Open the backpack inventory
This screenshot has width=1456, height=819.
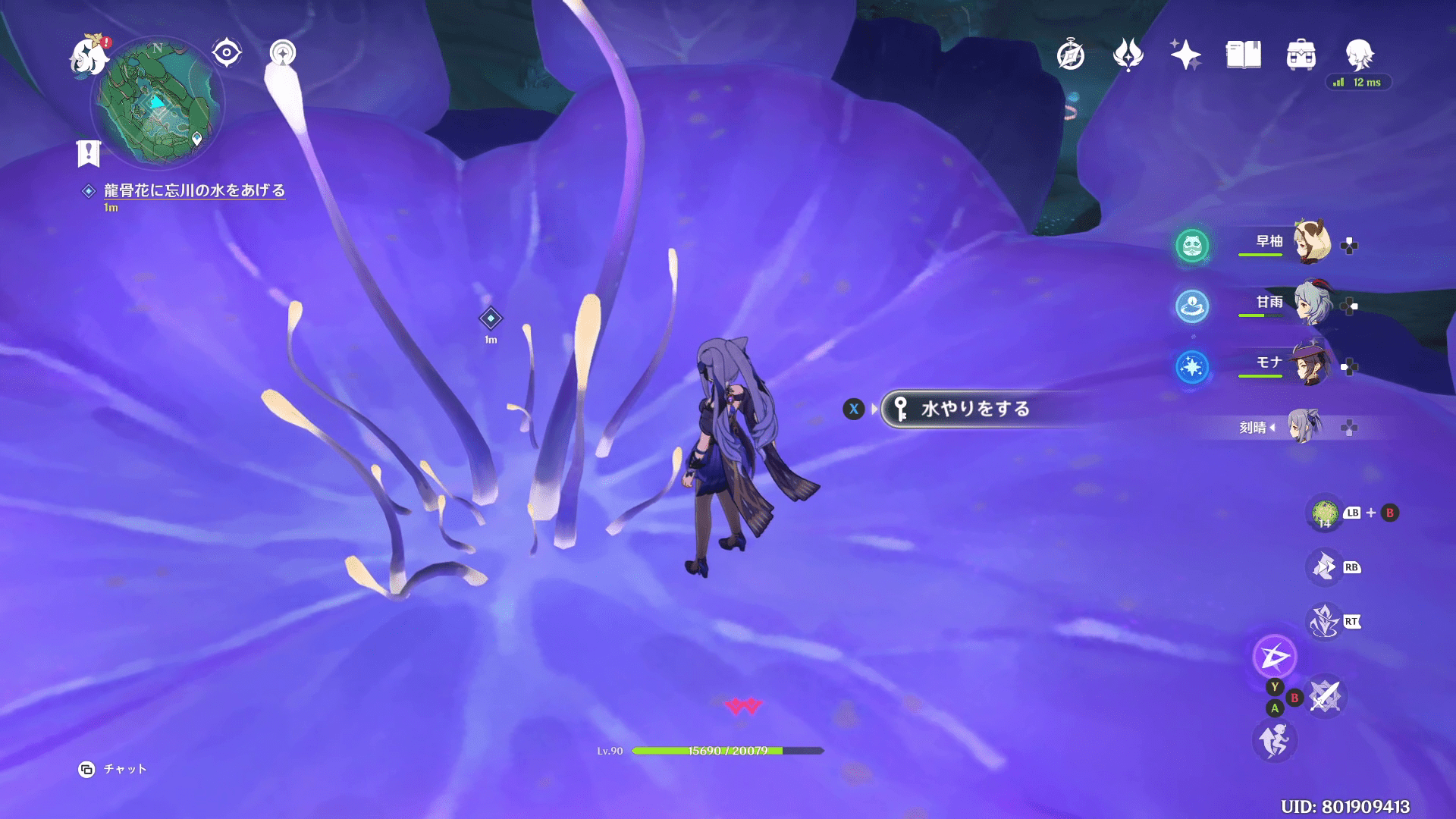pyautogui.click(x=1301, y=55)
